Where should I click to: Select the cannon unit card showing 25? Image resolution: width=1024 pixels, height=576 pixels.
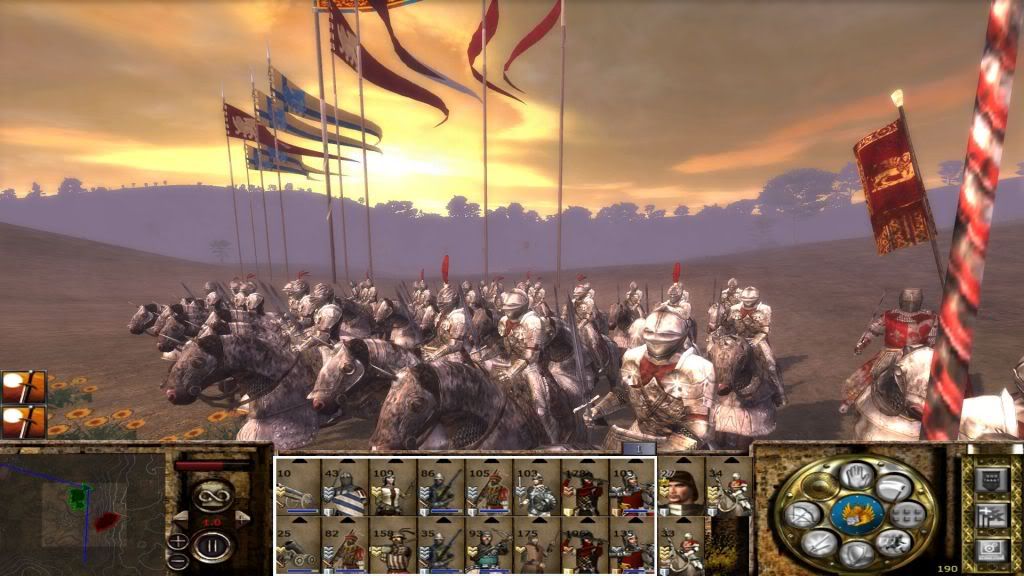[x=297, y=545]
